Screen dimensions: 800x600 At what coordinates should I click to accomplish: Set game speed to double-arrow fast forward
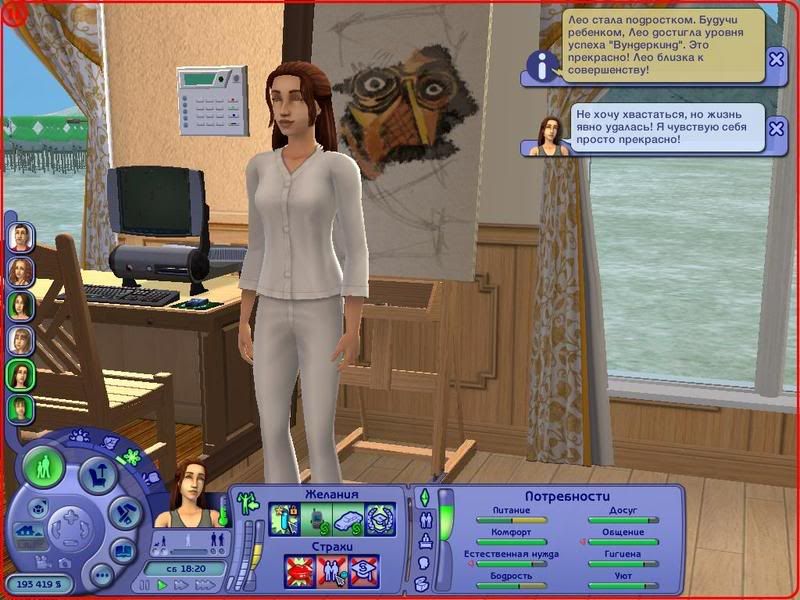181,585
